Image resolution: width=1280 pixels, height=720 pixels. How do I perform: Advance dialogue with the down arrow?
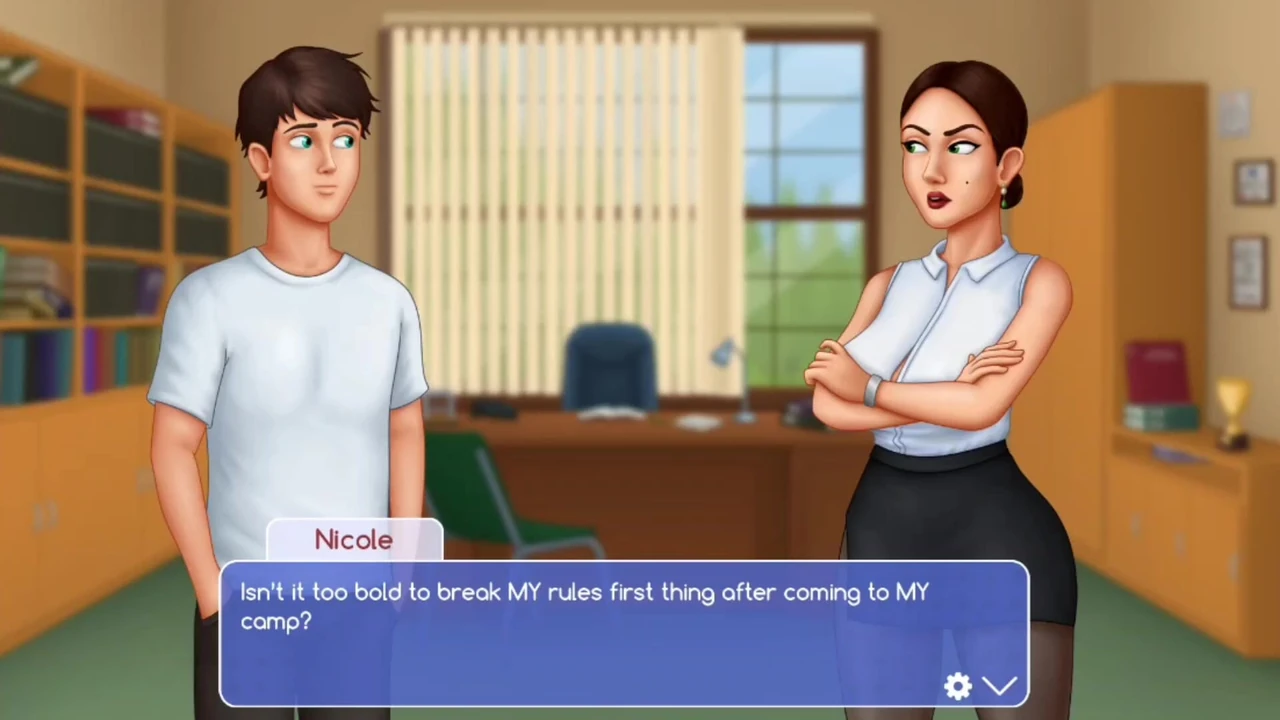pyautogui.click(x=999, y=686)
